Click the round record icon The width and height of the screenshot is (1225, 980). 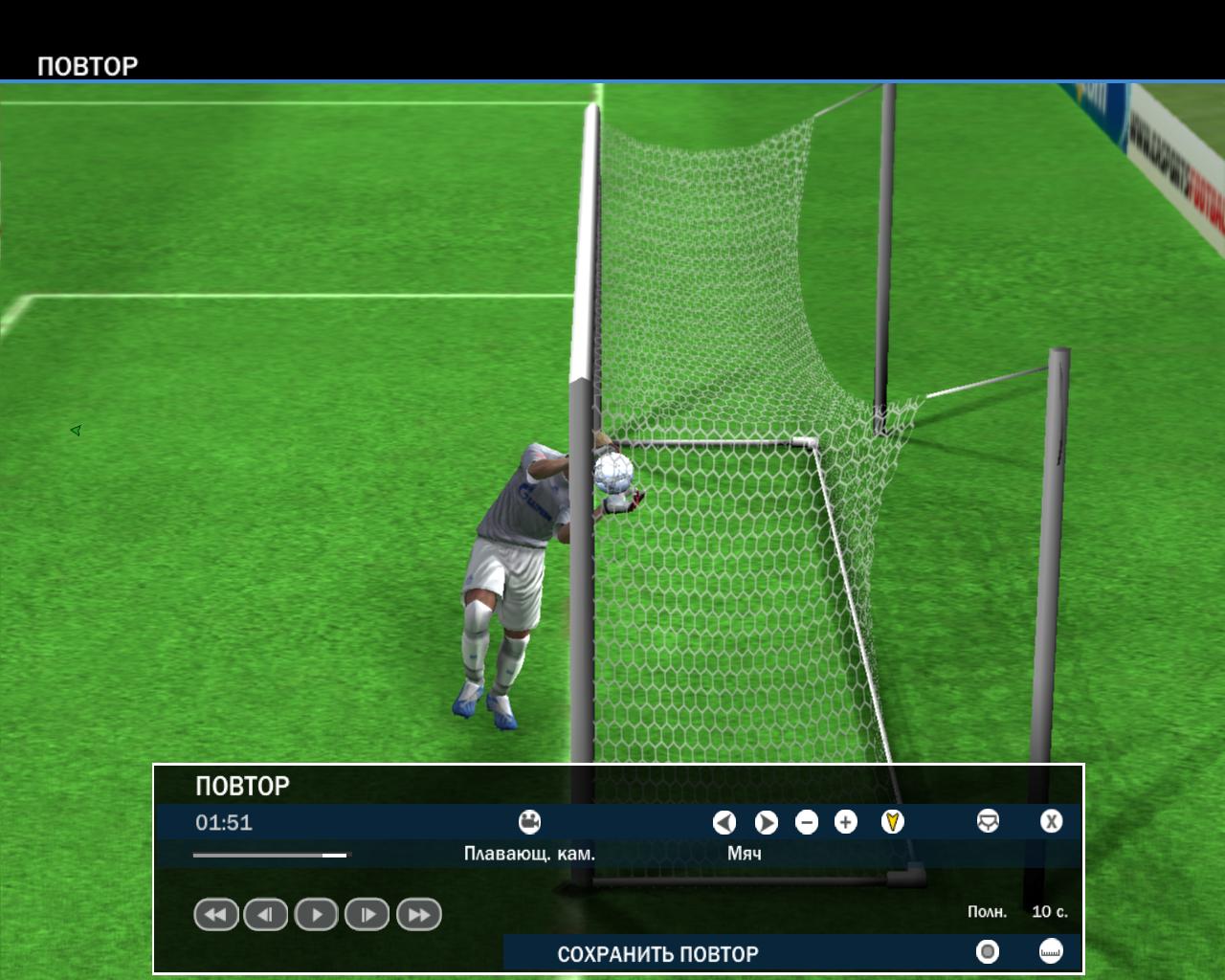point(987,951)
